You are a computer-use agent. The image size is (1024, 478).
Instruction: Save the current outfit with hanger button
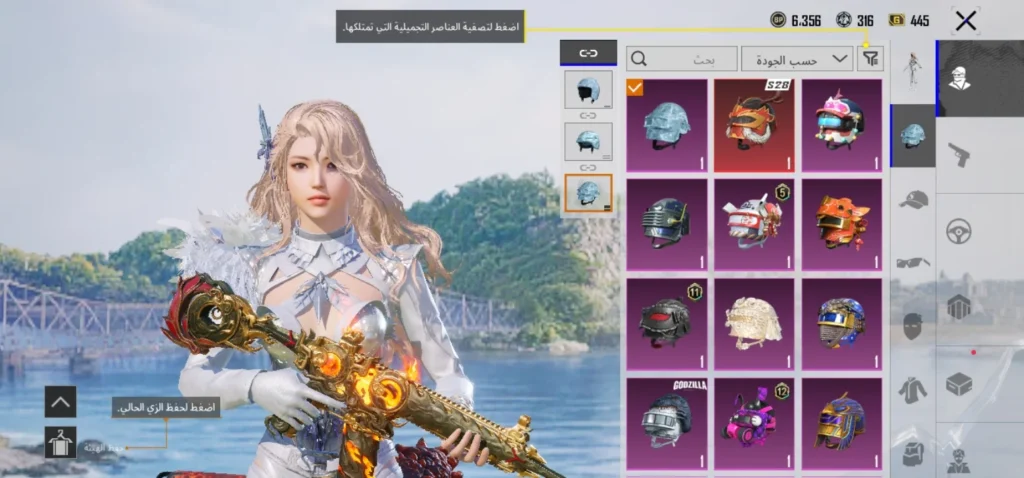pyautogui.click(x=60, y=441)
